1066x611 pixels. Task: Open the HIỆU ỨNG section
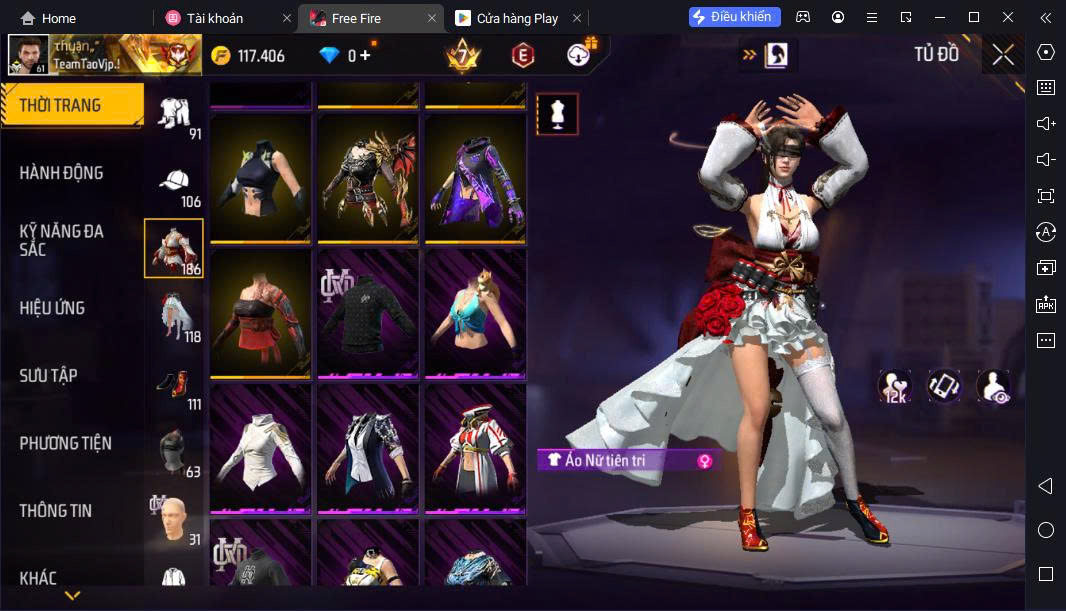[52, 308]
